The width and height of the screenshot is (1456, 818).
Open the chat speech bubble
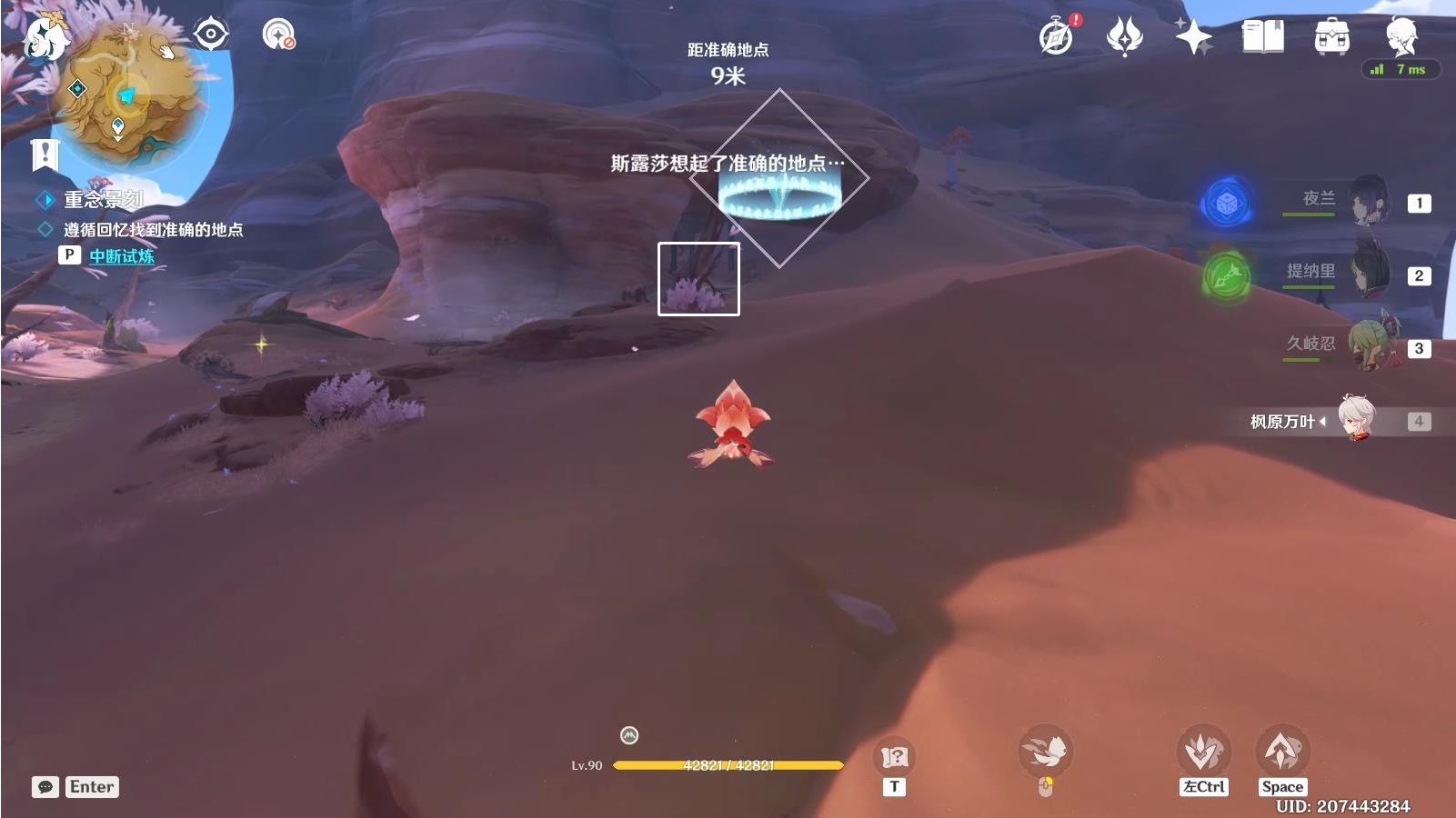[x=45, y=787]
